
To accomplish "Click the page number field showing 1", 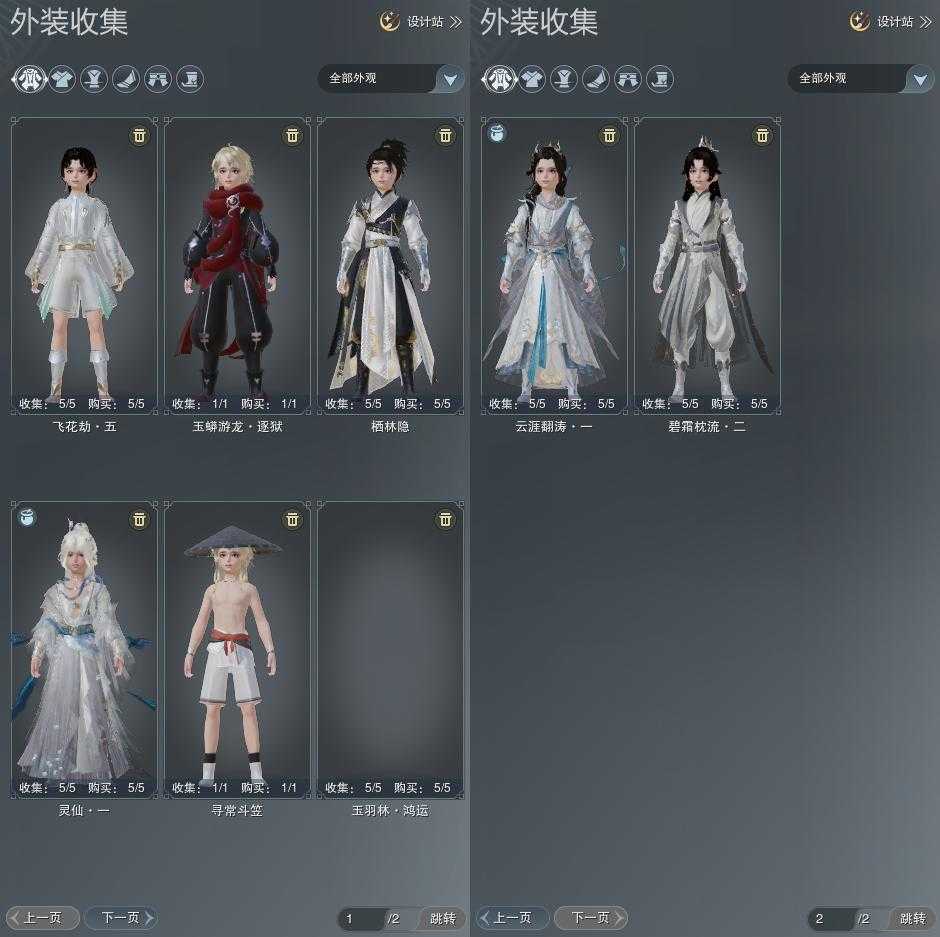I will point(359,918).
